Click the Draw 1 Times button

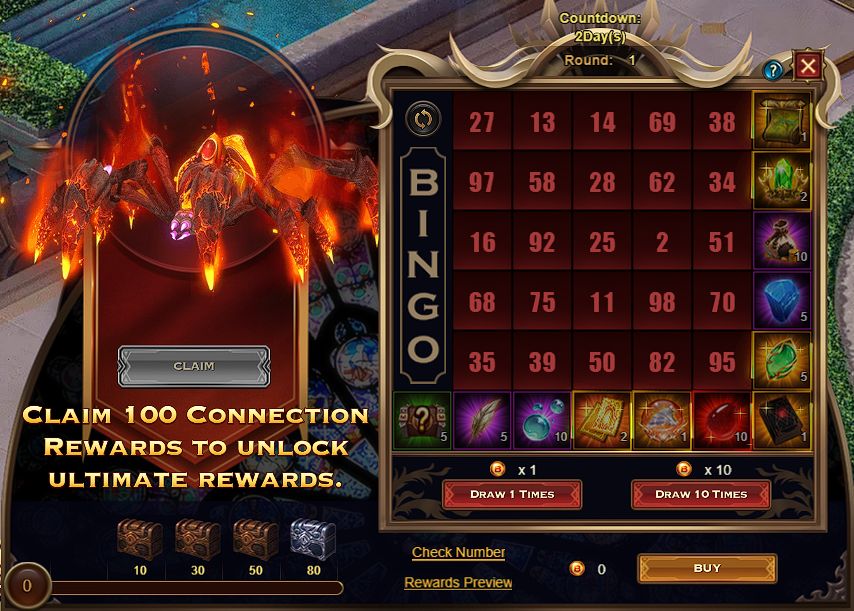coord(512,494)
